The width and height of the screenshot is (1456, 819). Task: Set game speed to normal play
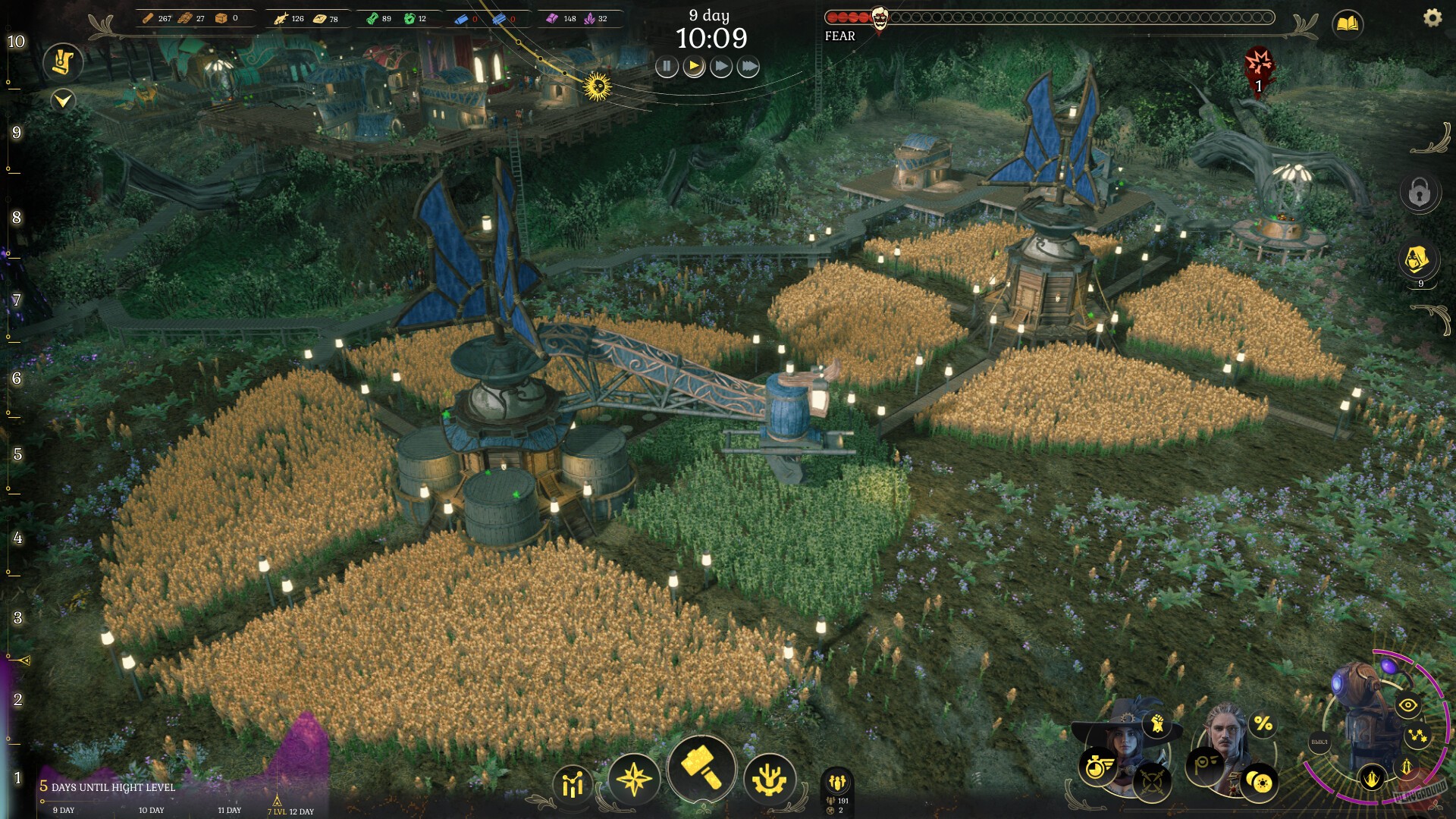(694, 67)
